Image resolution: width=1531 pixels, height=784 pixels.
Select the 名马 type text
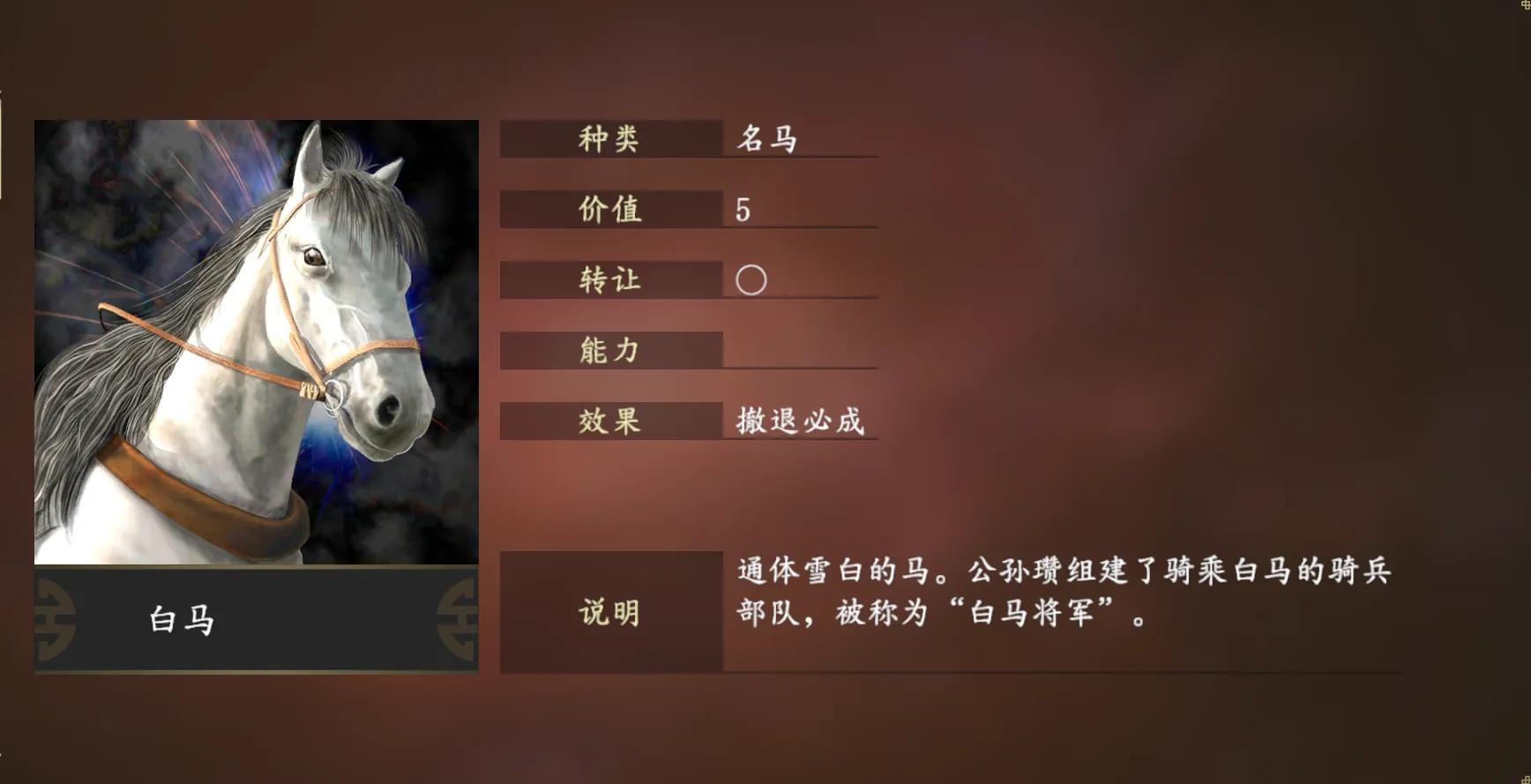tap(765, 139)
